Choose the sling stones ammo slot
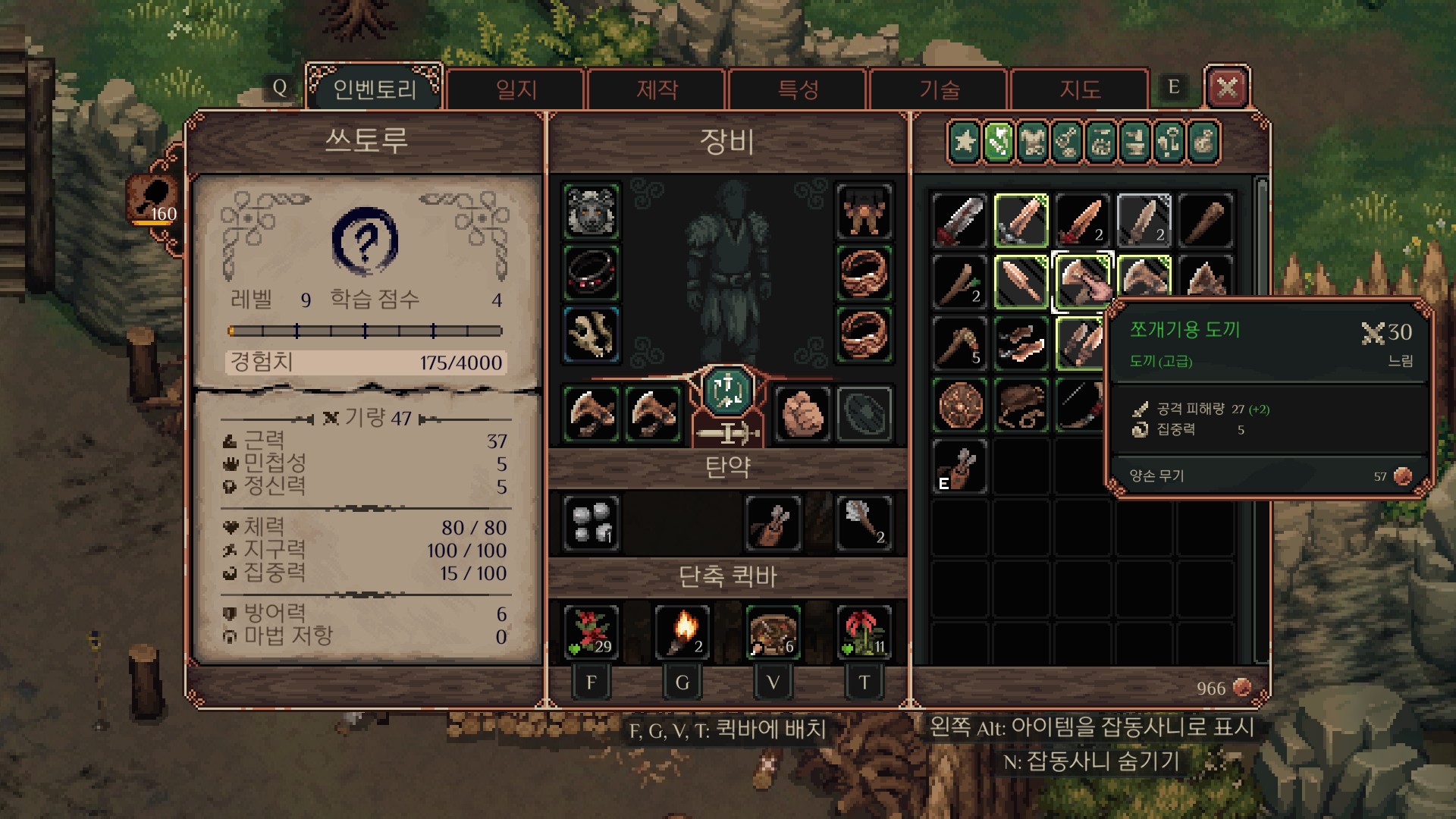This screenshot has height=819, width=1456. pos(591,522)
